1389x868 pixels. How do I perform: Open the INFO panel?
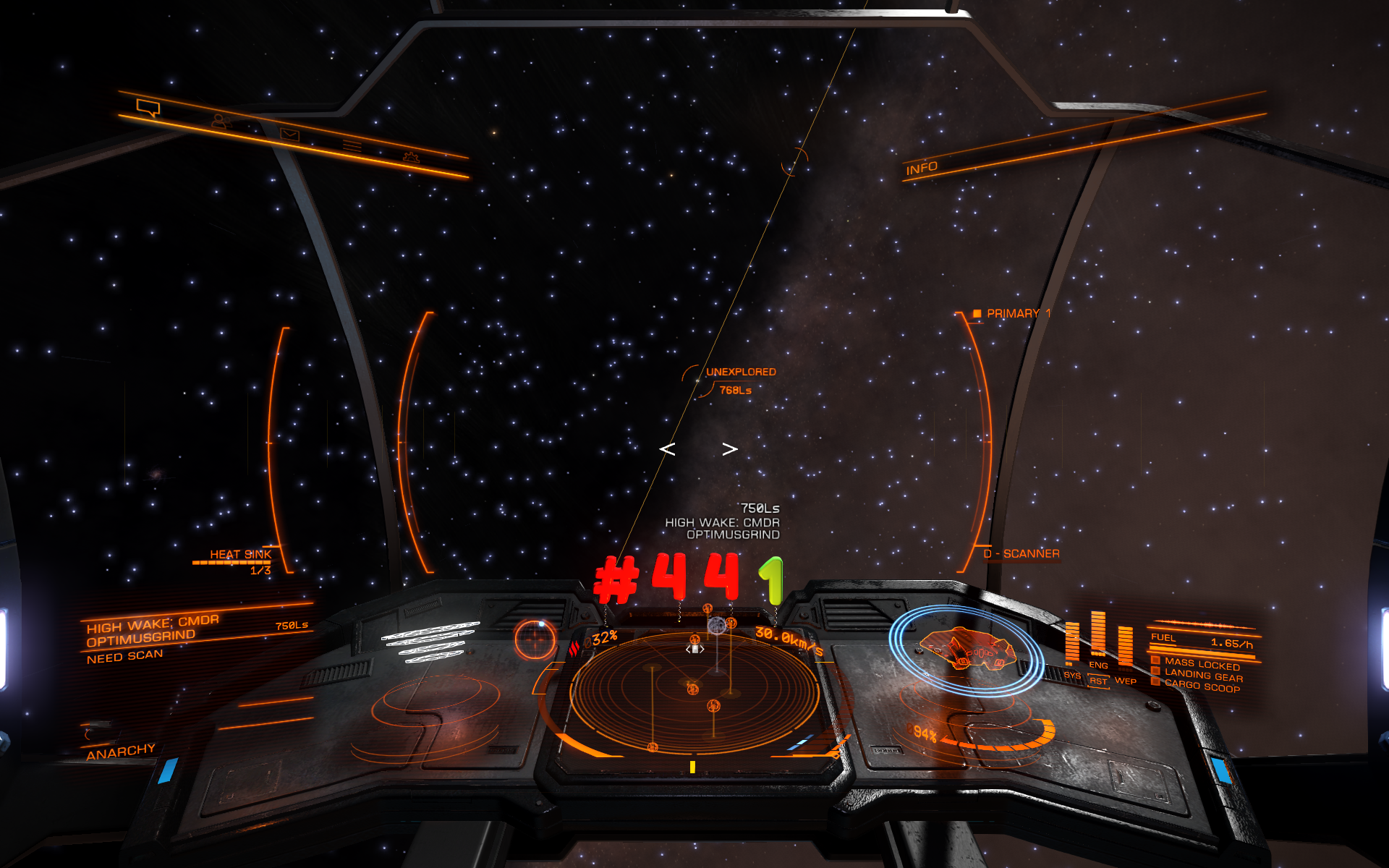[x=922, y=169]
